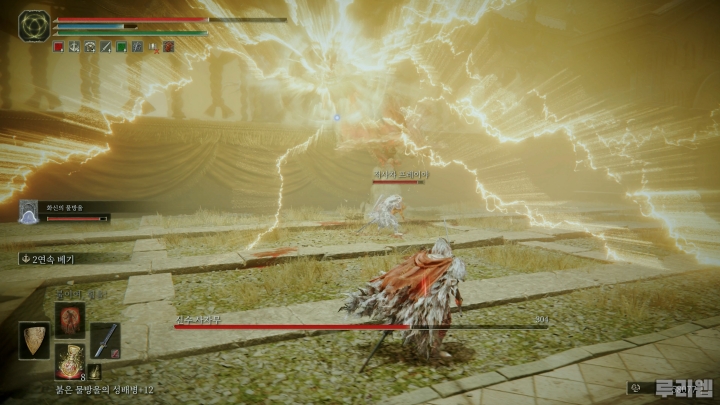The width and height of the screenshot is (720, 405).
Task: Select the green square status buff icon
Action: (121, 47)
